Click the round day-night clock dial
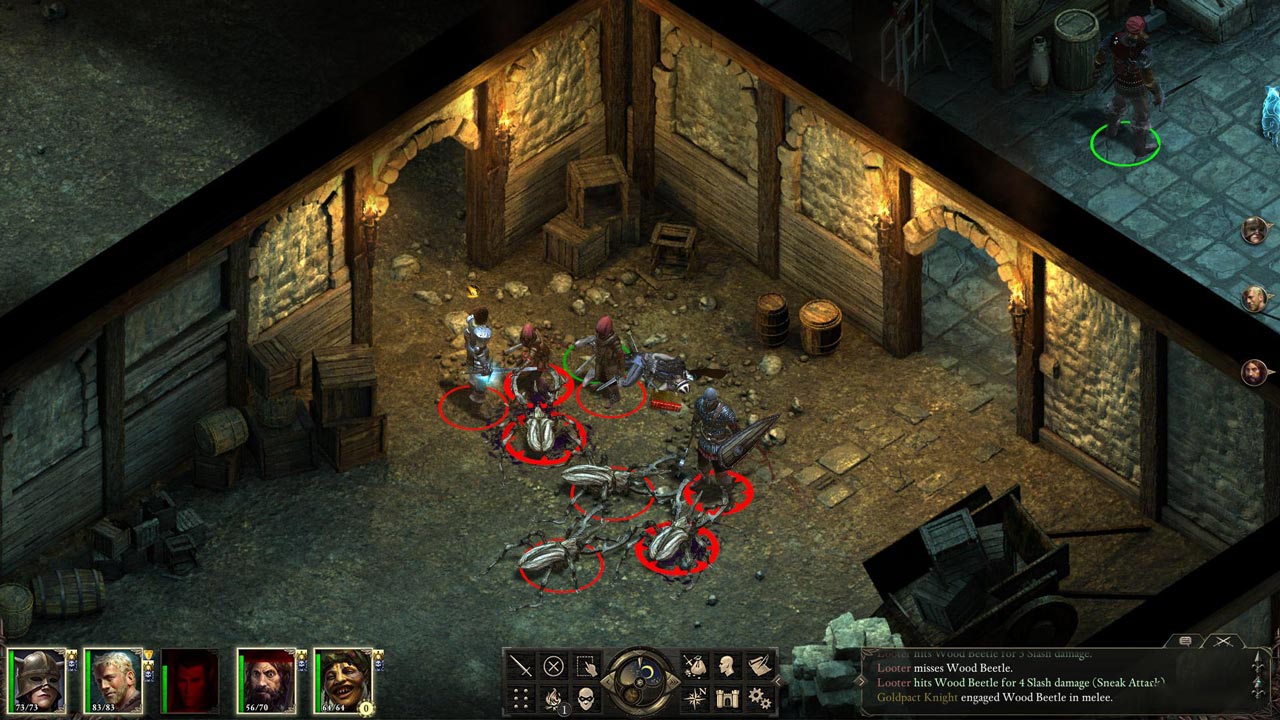 640,680
